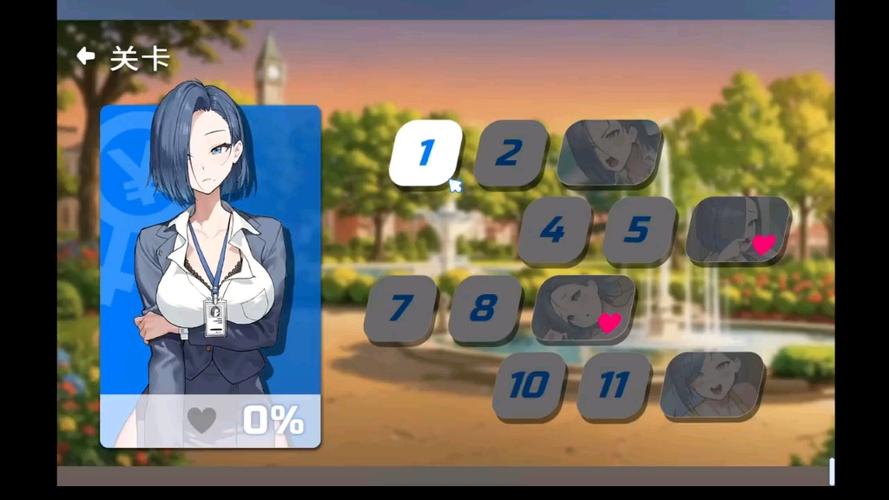The height and width of the screenshot is (500, 889).
Task: Click the blue character card portrait
Action: (210, 270)
